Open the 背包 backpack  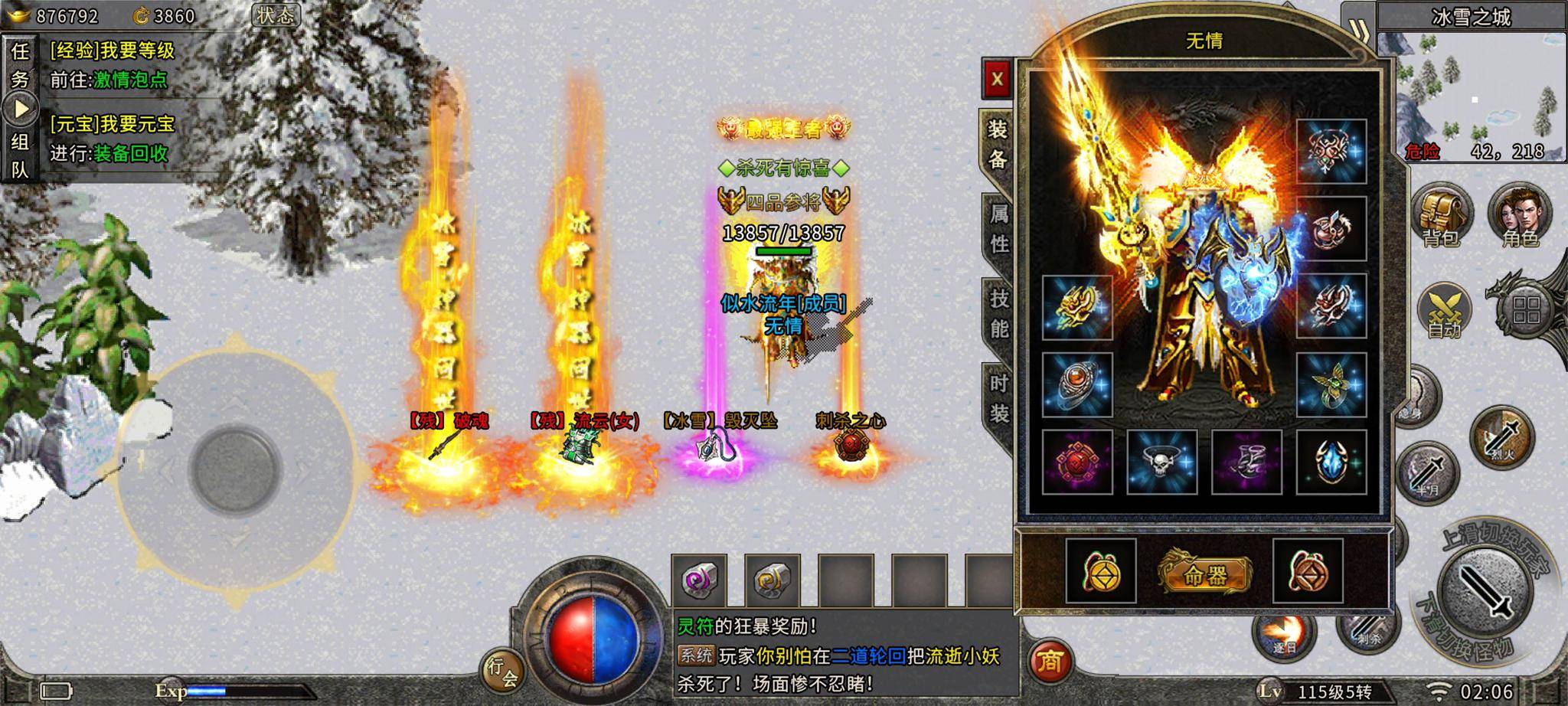[1441, 216]
